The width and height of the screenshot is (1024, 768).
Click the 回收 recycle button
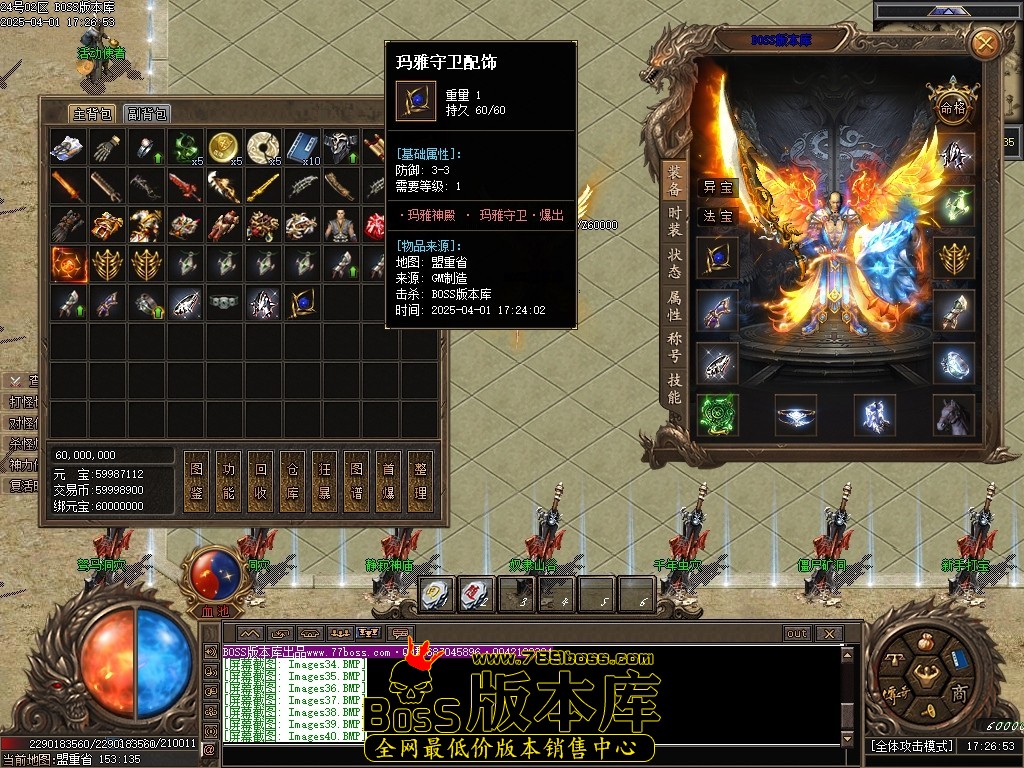pos(261,481)
